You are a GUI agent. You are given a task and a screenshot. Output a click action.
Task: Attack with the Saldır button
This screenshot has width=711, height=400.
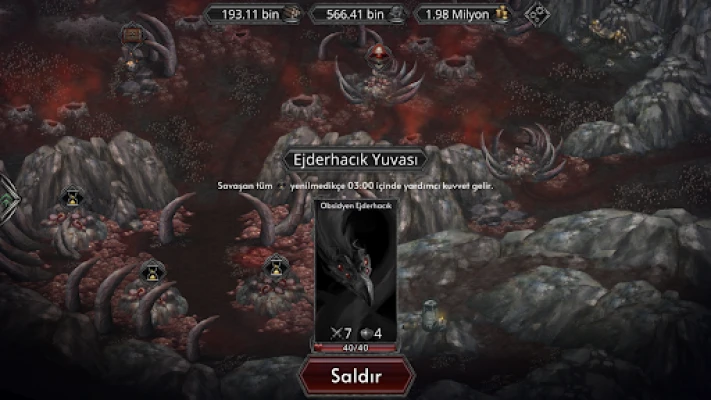(356, 376)
